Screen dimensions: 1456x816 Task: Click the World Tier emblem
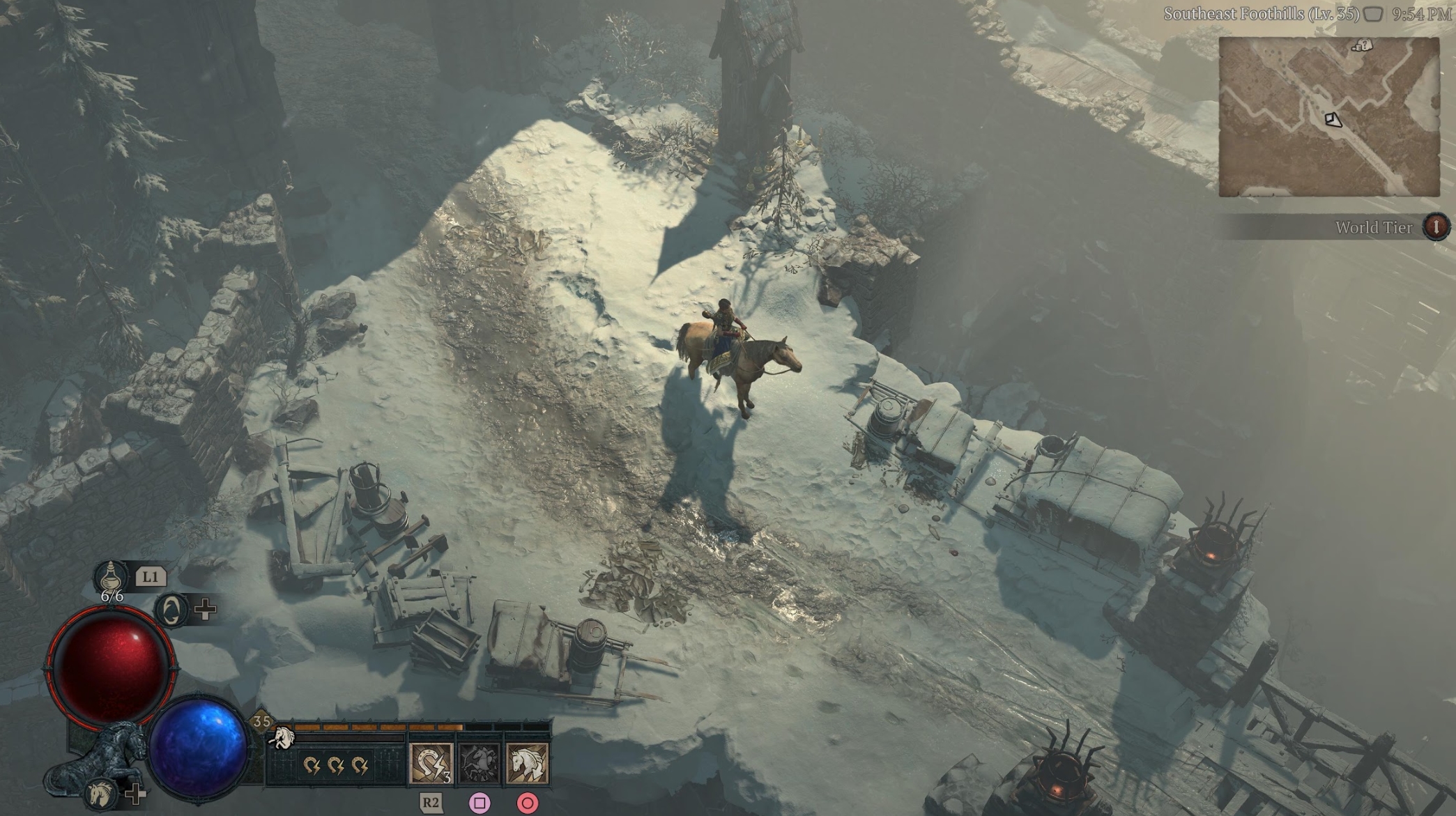tap(1436, 226)
